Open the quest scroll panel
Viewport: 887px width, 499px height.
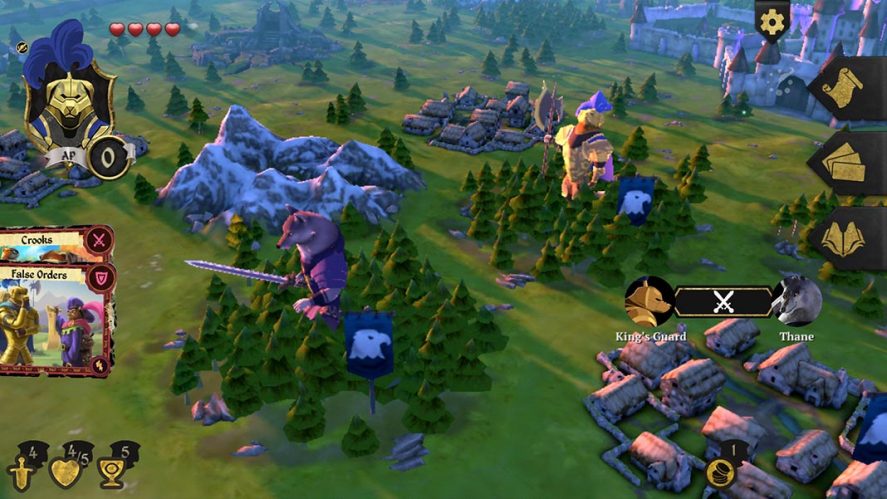click(x=846, y=89)
